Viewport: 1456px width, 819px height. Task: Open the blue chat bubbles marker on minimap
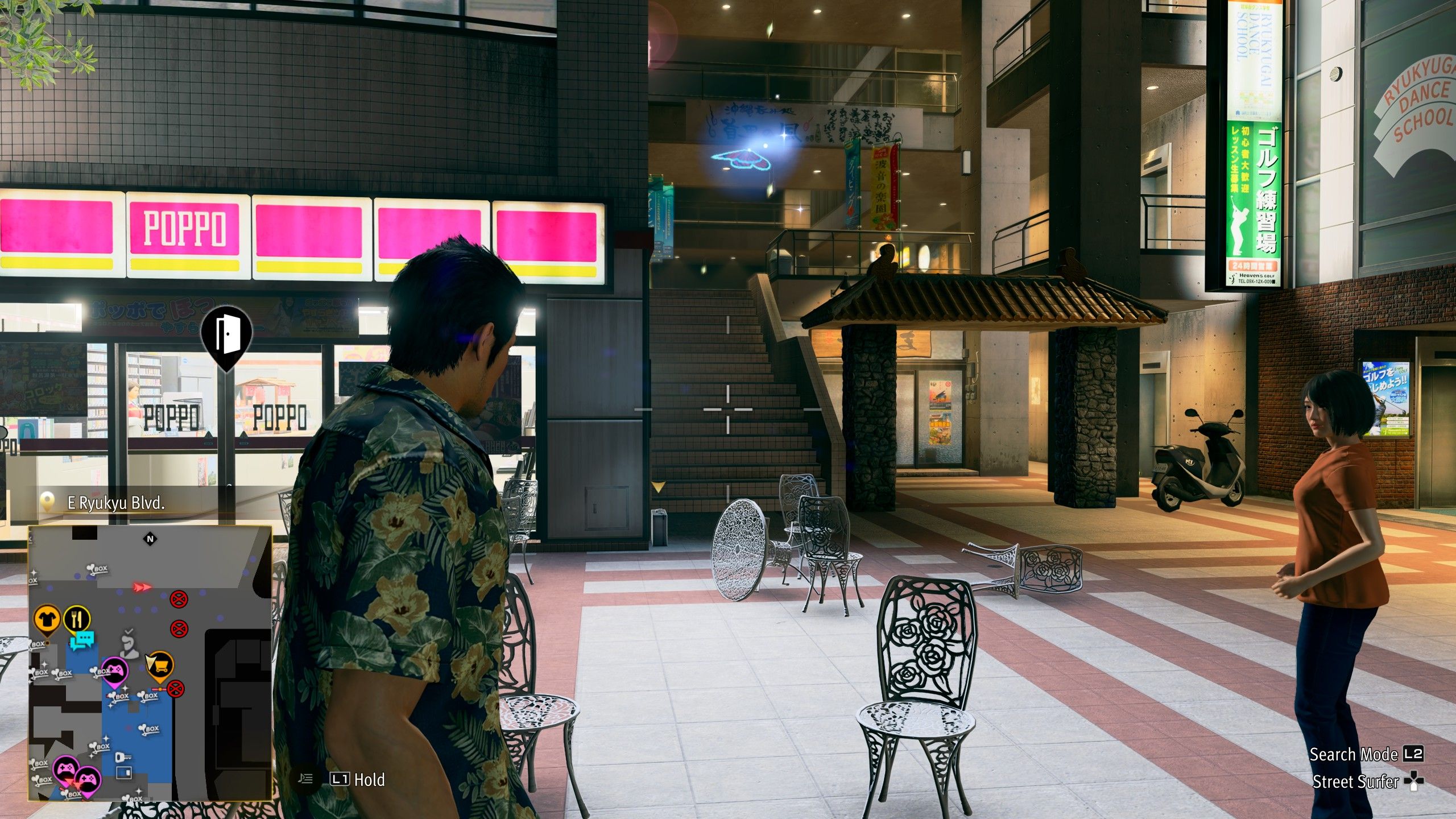pyautogui.click(x=82, y=640)
